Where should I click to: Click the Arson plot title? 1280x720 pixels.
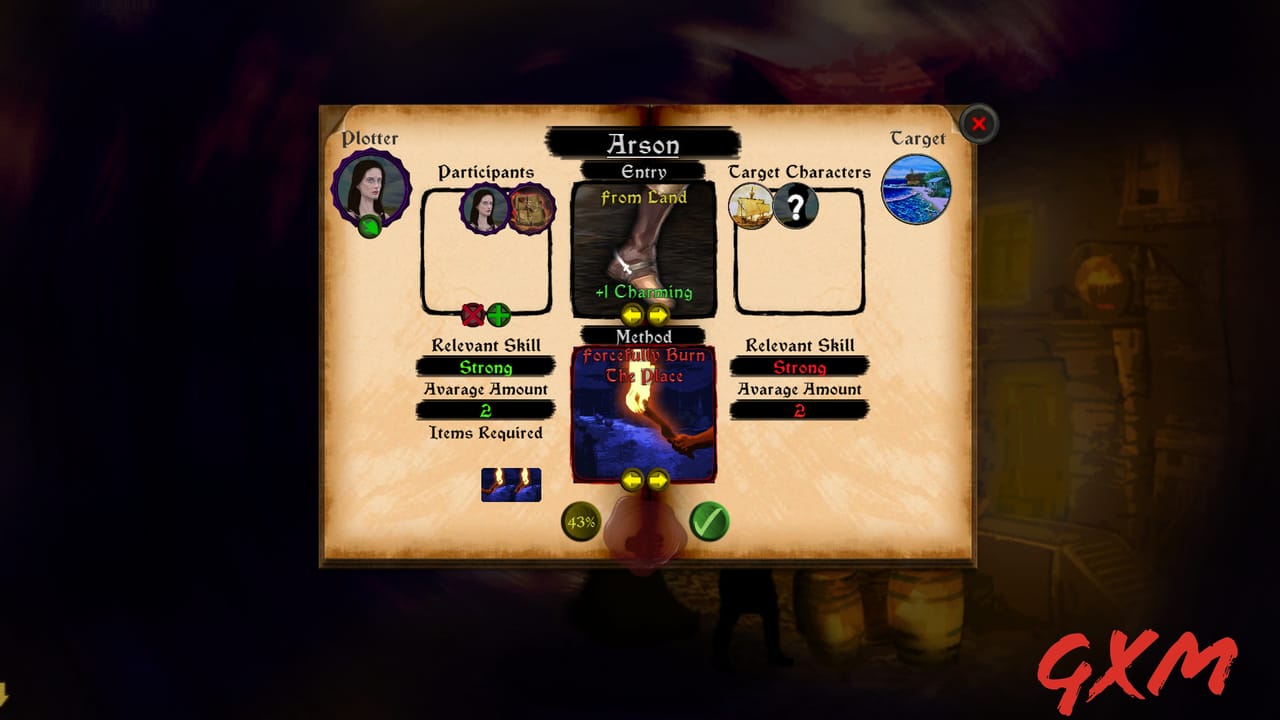pos(644,146)
